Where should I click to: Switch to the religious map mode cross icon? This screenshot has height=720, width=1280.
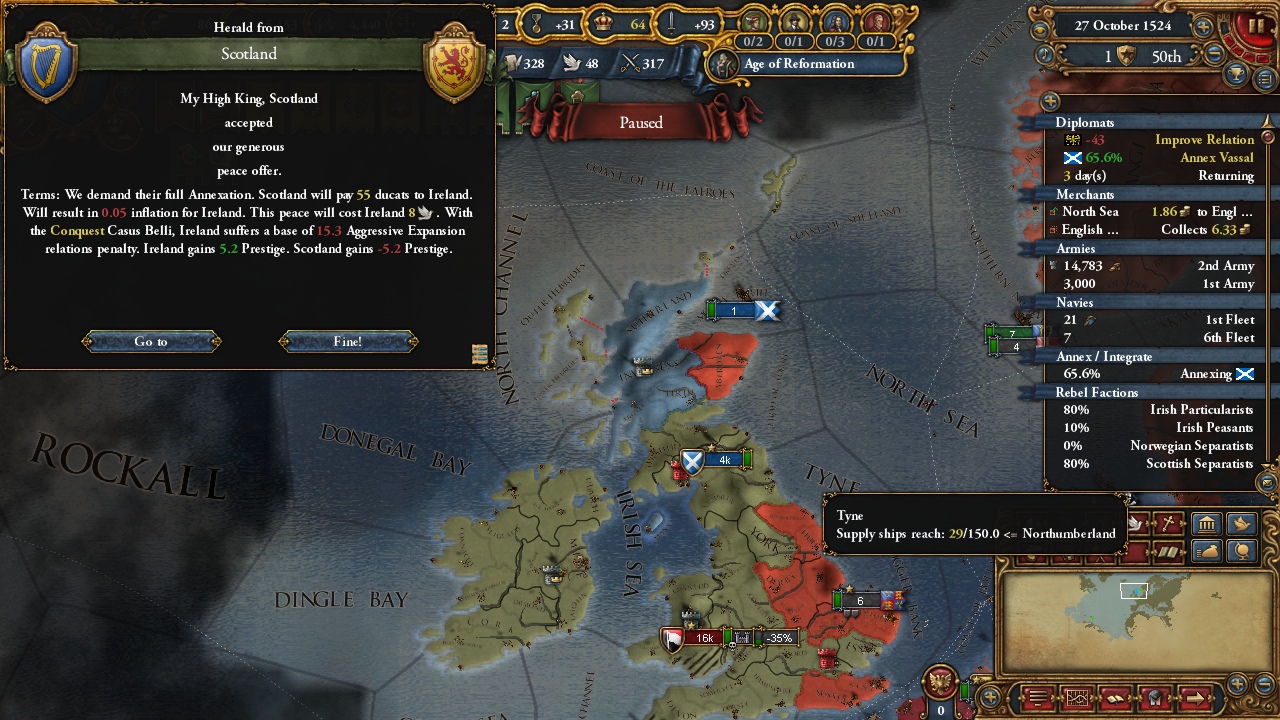(x=1166, y=523)
